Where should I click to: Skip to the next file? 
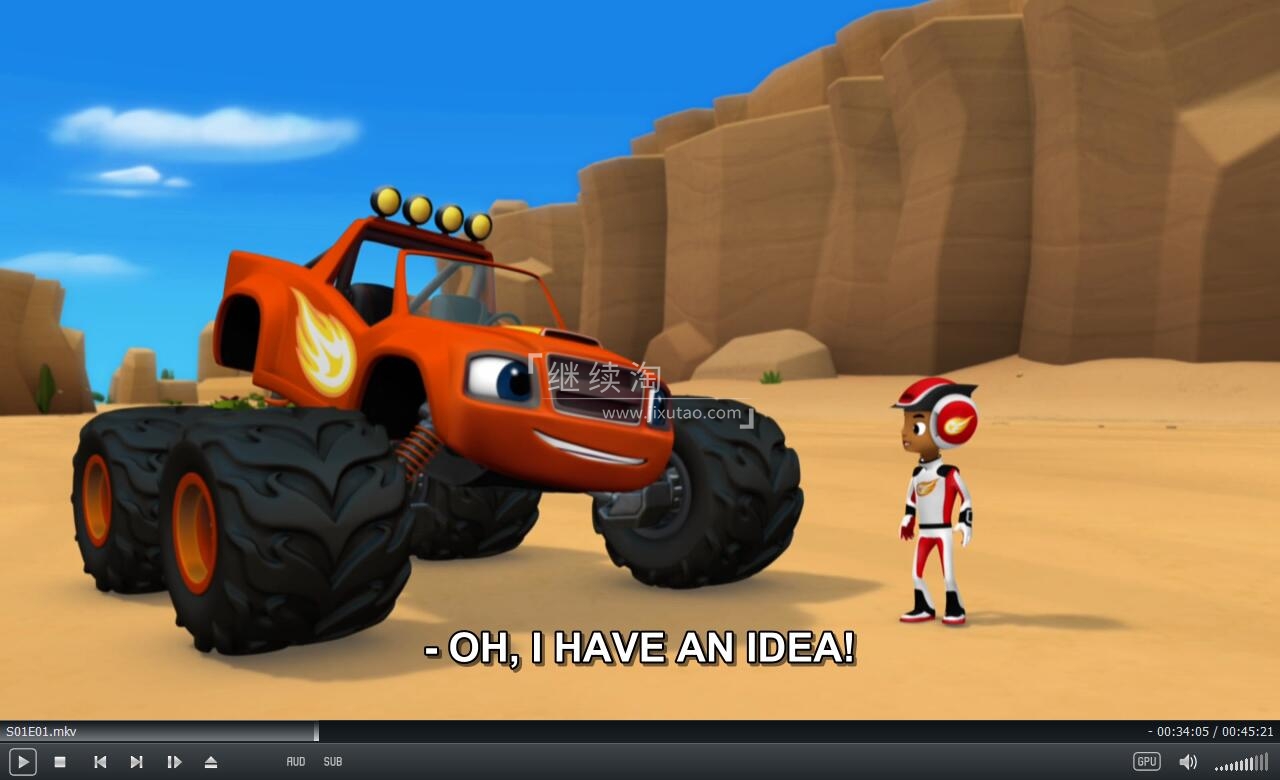(137, 761)
